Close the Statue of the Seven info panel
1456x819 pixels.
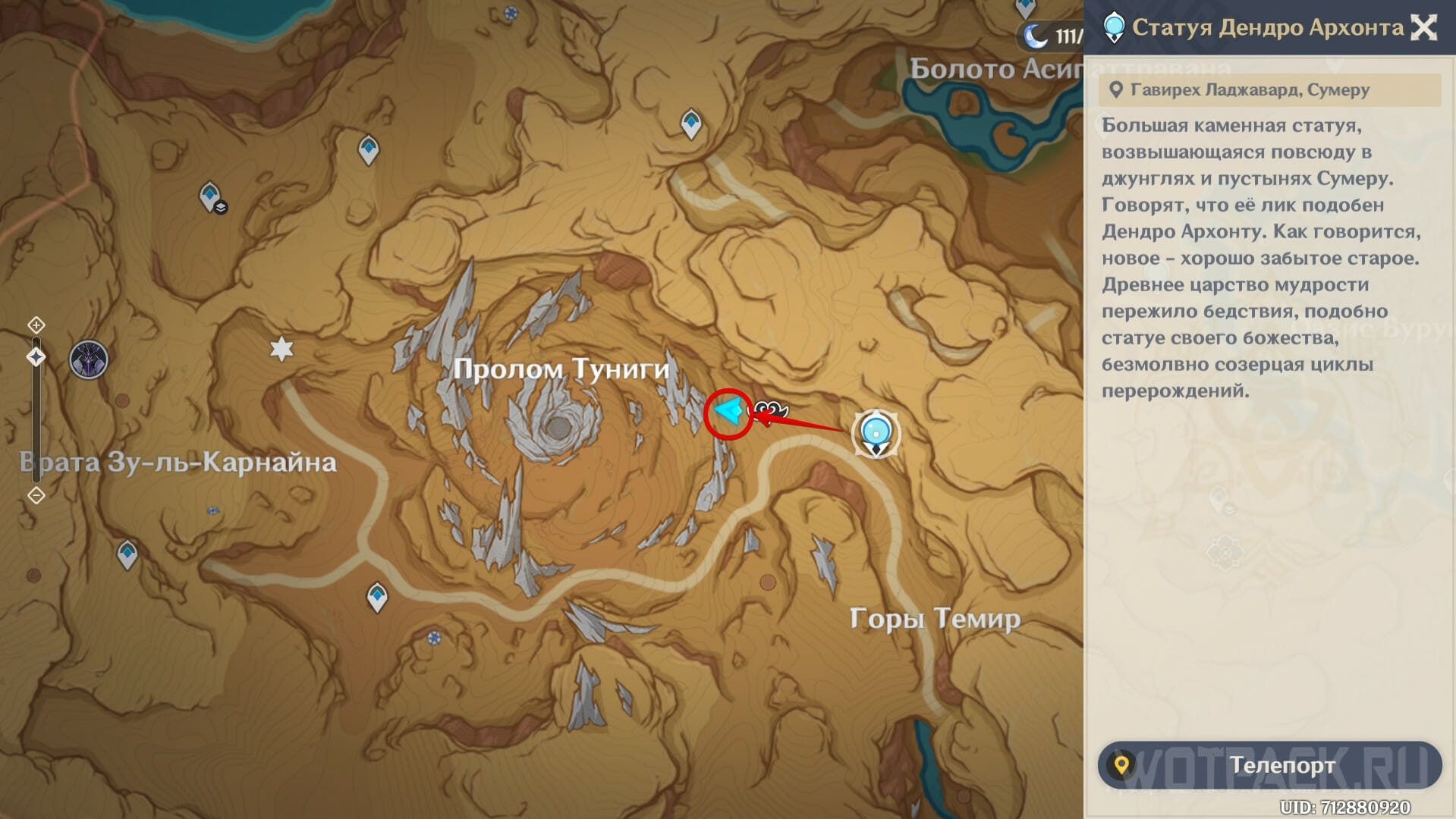coord(1423,28)
